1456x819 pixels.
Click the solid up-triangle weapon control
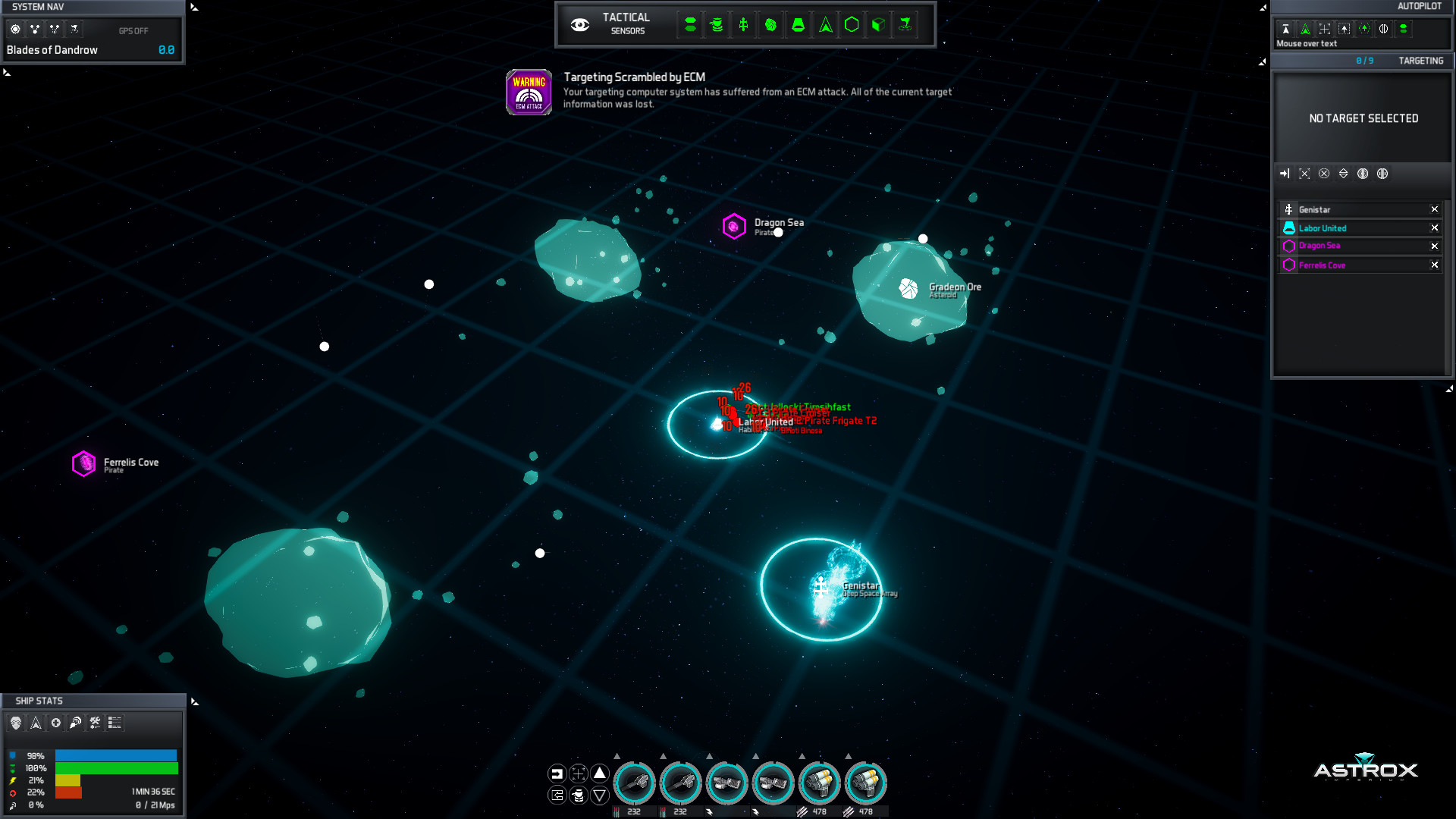point(600,773)
